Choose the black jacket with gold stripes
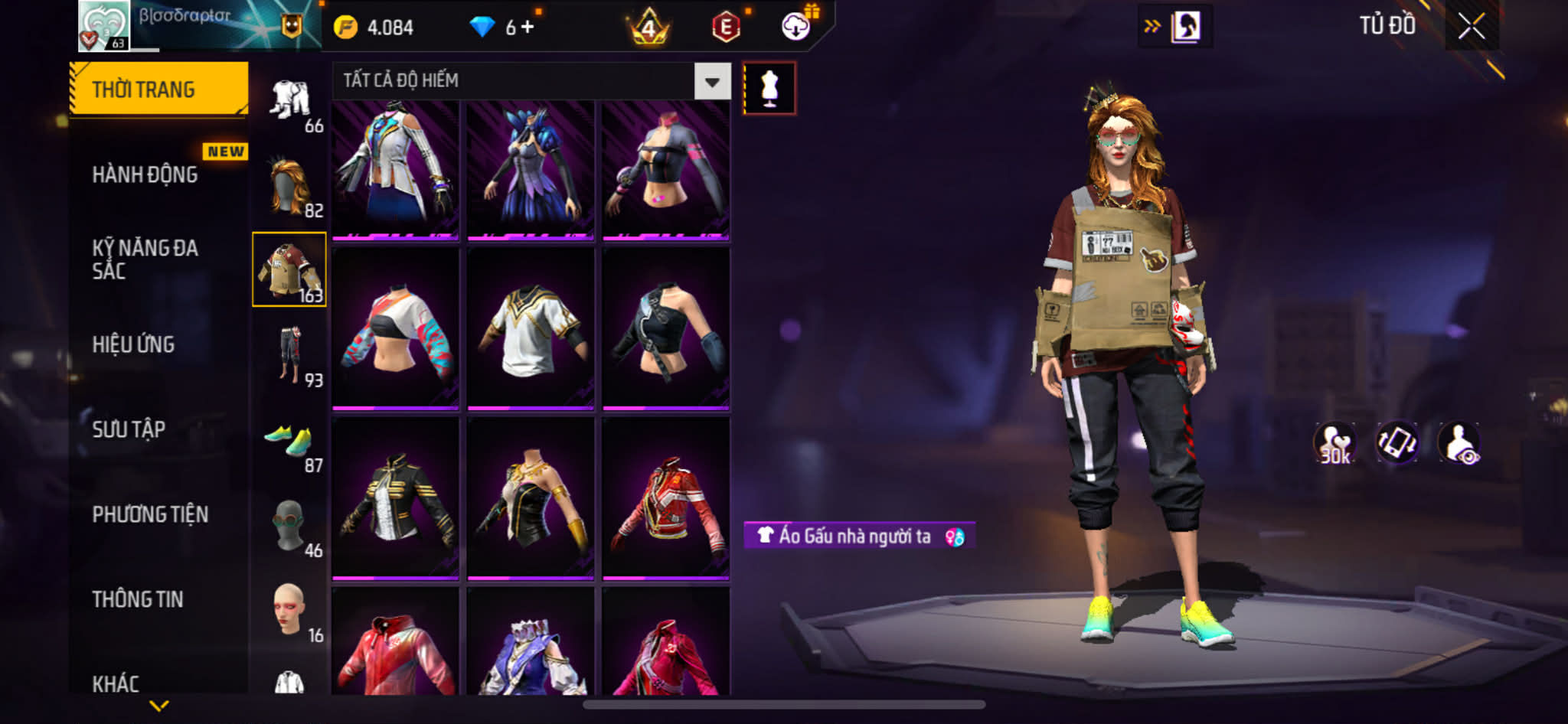This screenshot has height=724, width=1568. 396,497
